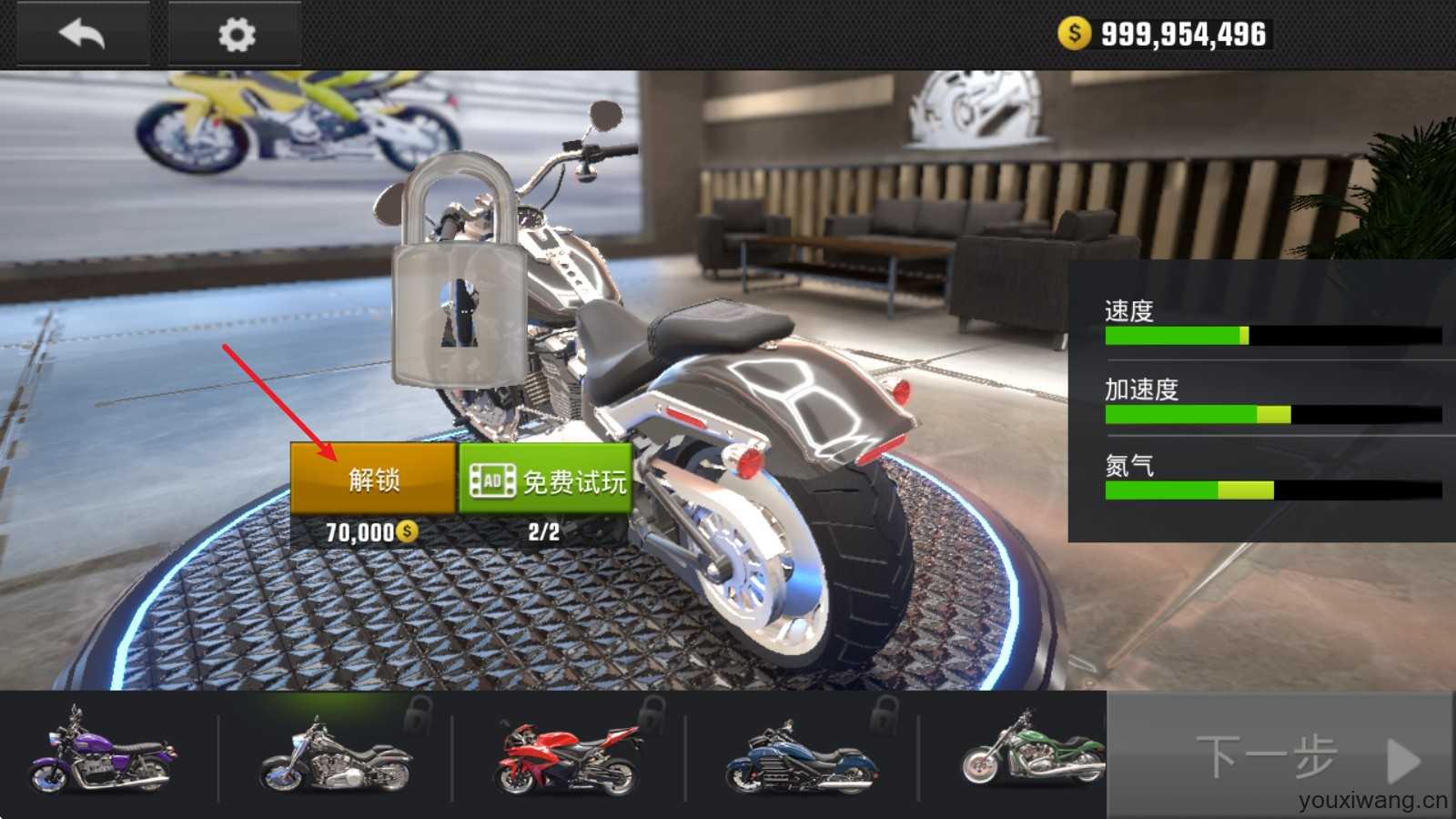Proceed with the 下一步 button
Screen dimensions: 1456x819
click(x=1279, y=757)
